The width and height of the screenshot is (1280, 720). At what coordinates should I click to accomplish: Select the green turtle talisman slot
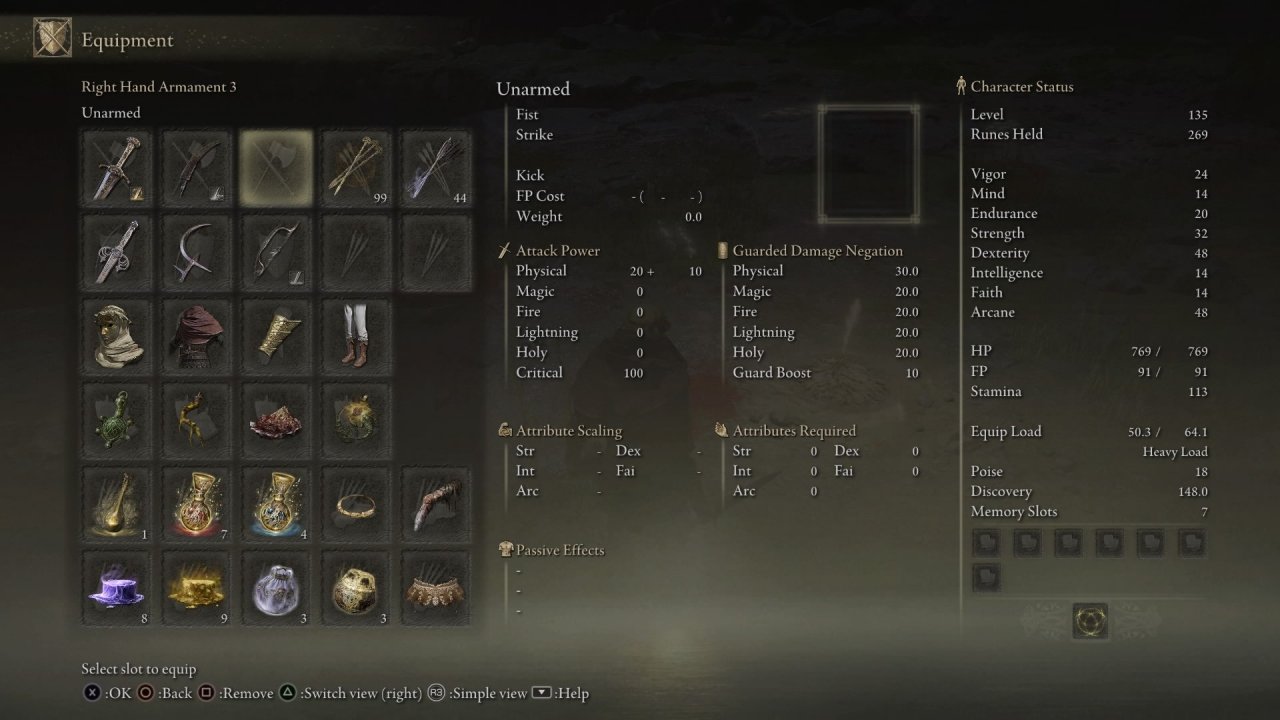coord(117,421)
